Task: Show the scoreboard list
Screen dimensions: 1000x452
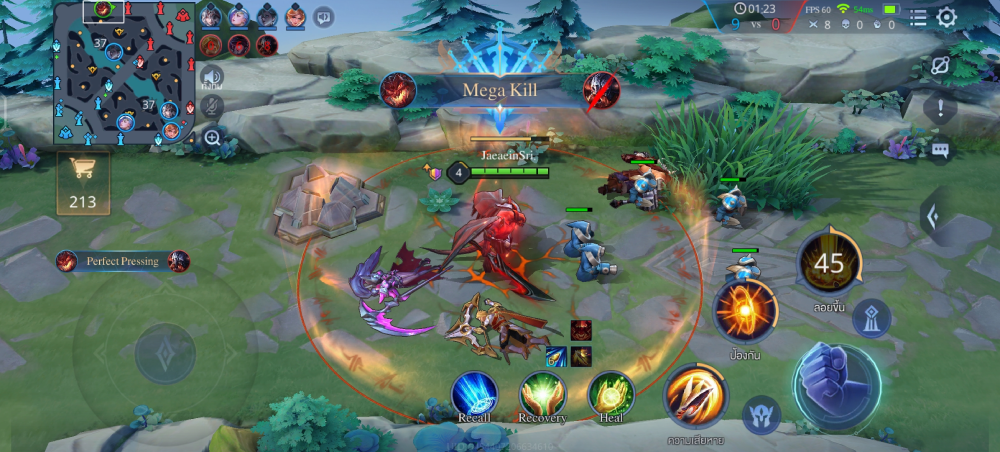Action: click(x=918, y=17)
